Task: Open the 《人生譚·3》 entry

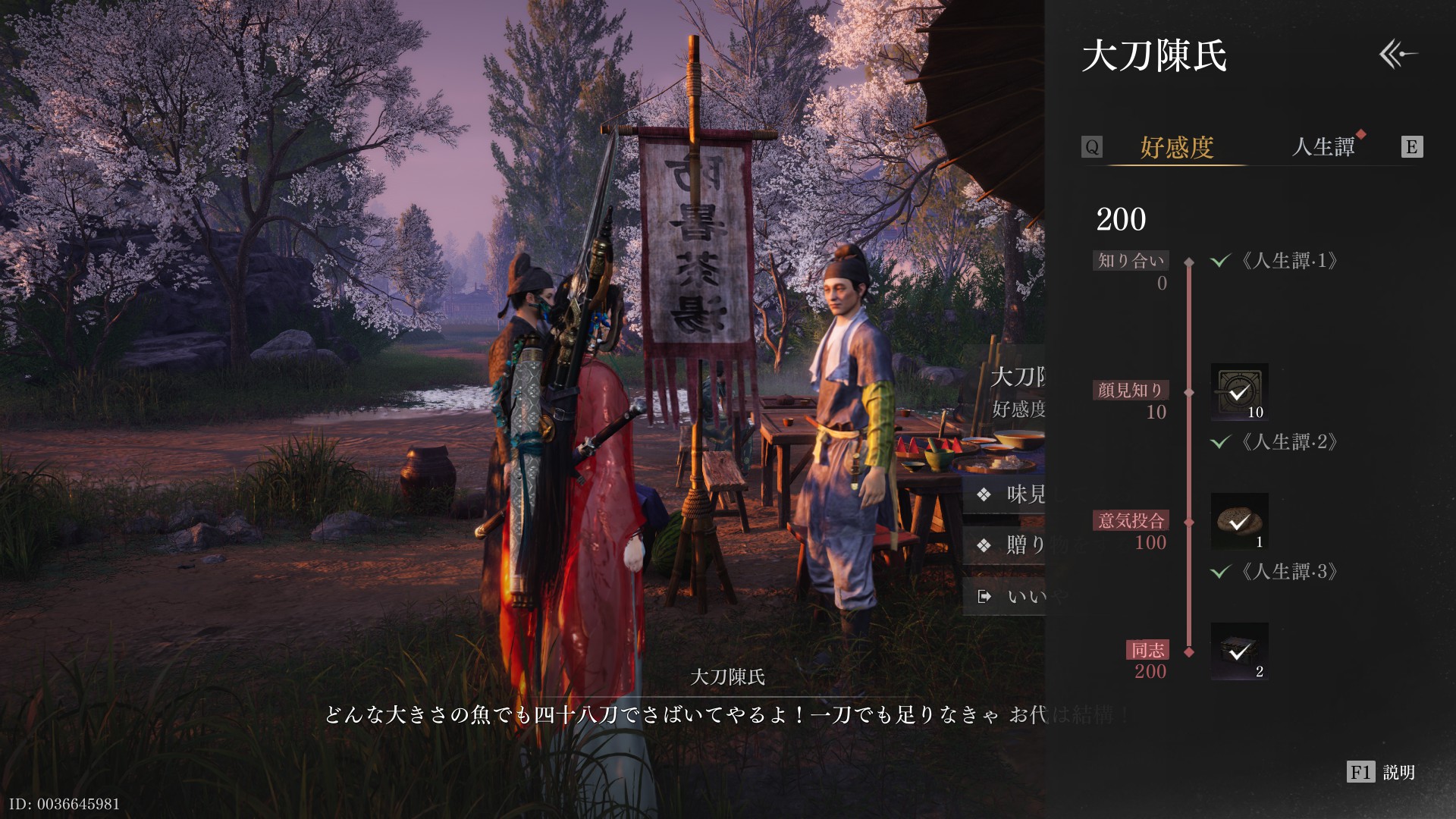Action: point(1288,571)
